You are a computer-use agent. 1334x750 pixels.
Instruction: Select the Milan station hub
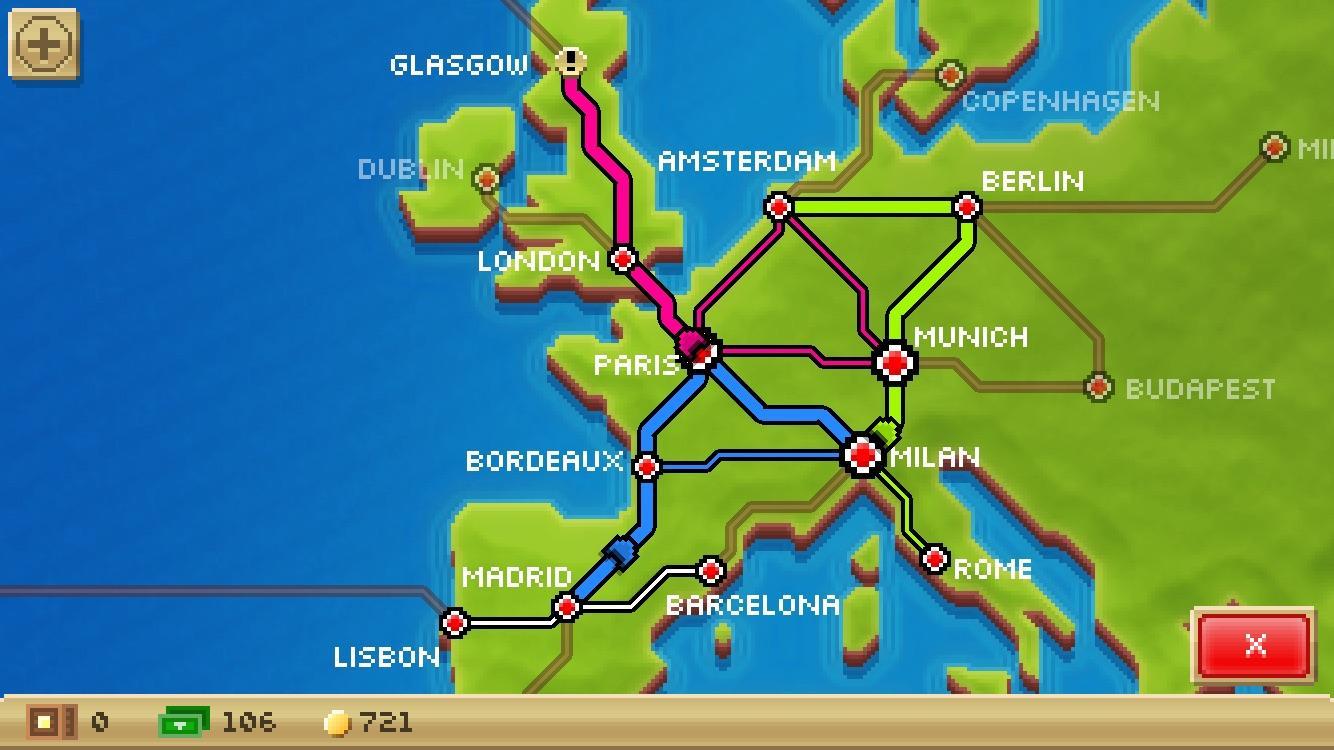tap(861, 457)
